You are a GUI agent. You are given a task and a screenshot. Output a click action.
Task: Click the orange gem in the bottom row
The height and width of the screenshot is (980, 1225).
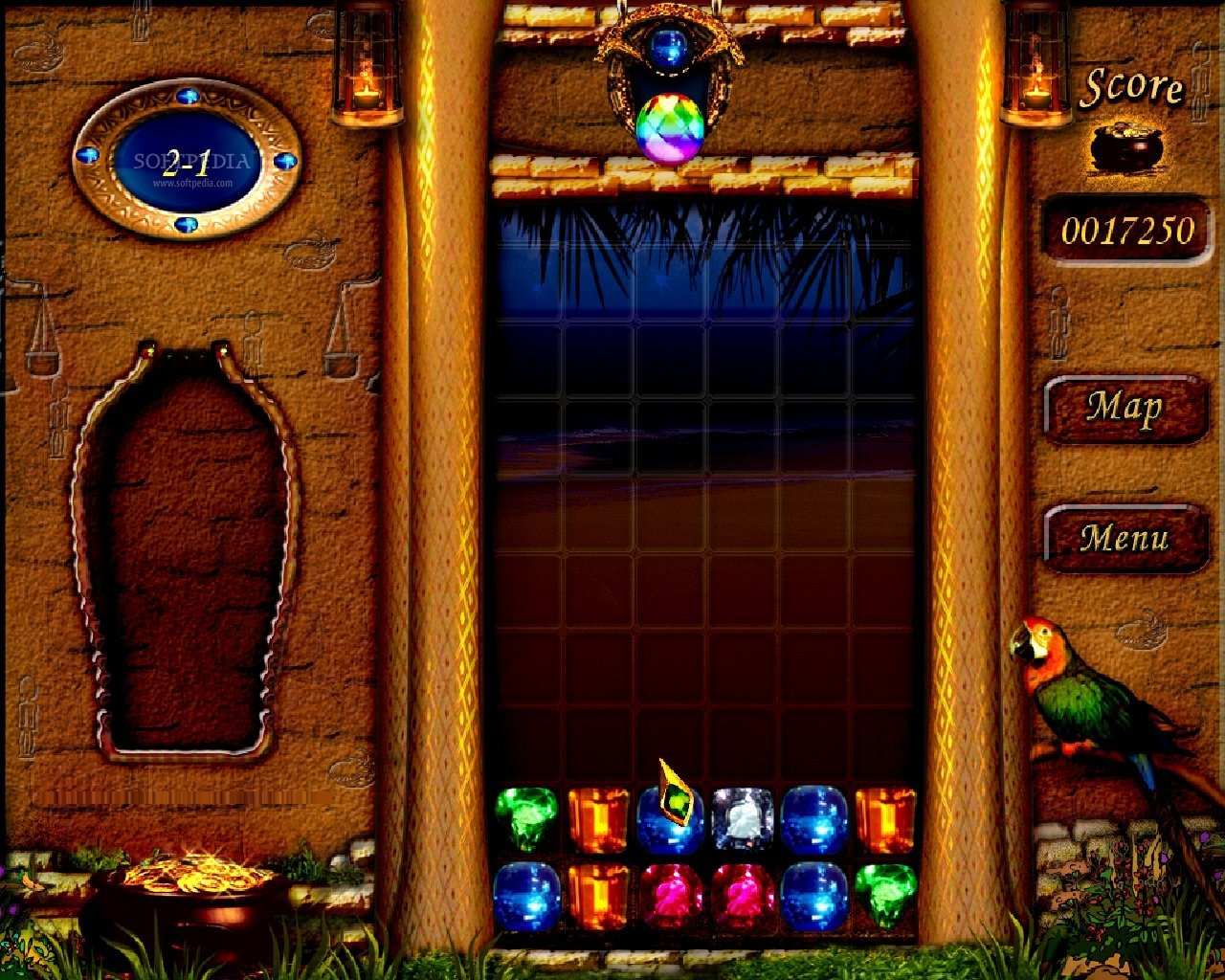pos(600,896)
